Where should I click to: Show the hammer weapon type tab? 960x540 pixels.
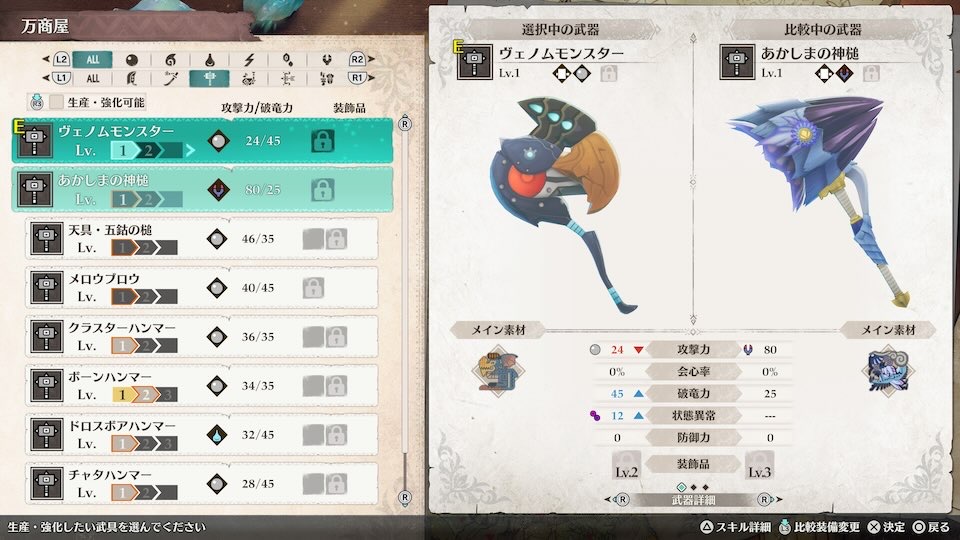pos(209,78)
